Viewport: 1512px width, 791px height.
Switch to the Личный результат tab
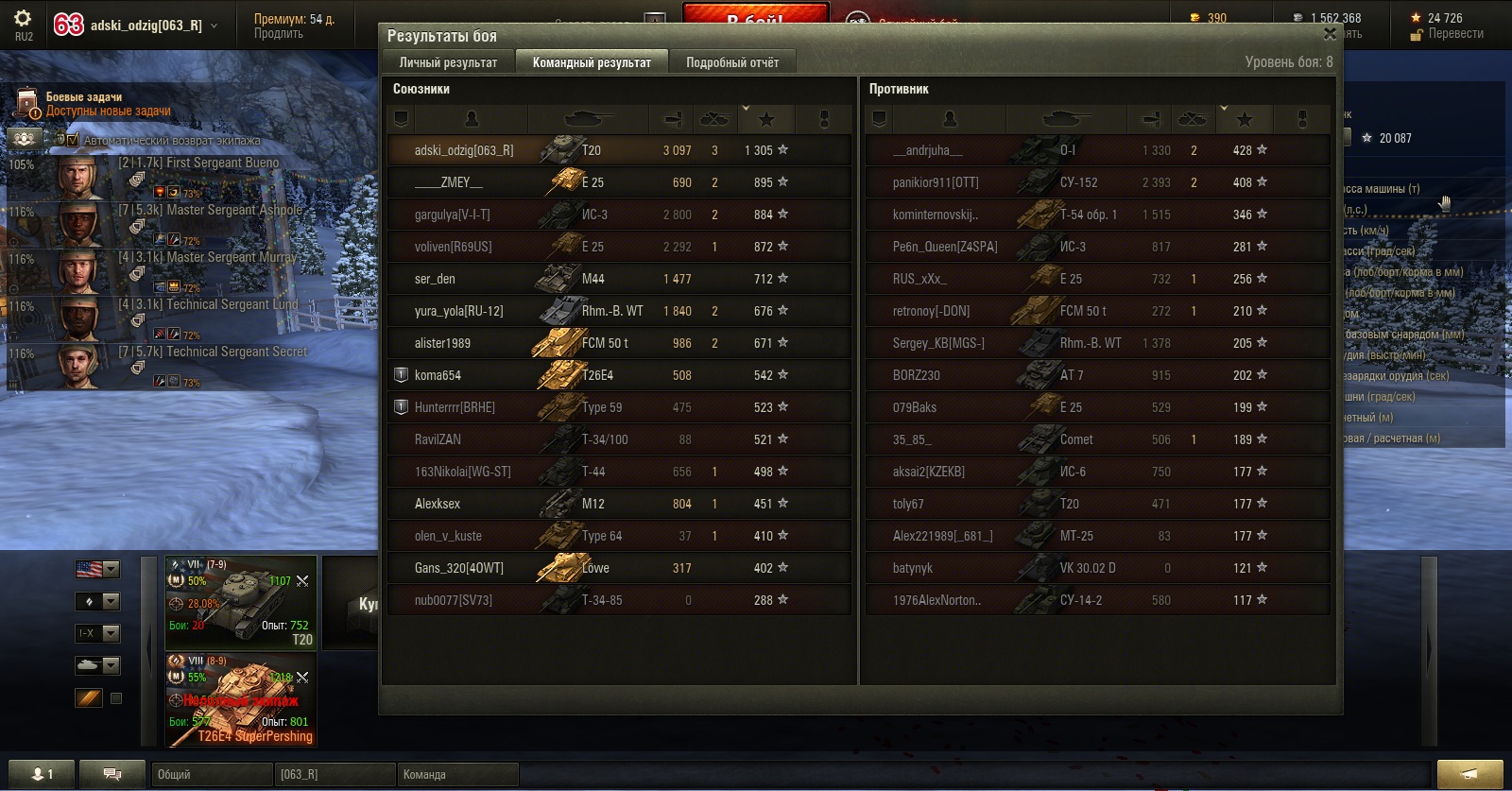[448, 62]
